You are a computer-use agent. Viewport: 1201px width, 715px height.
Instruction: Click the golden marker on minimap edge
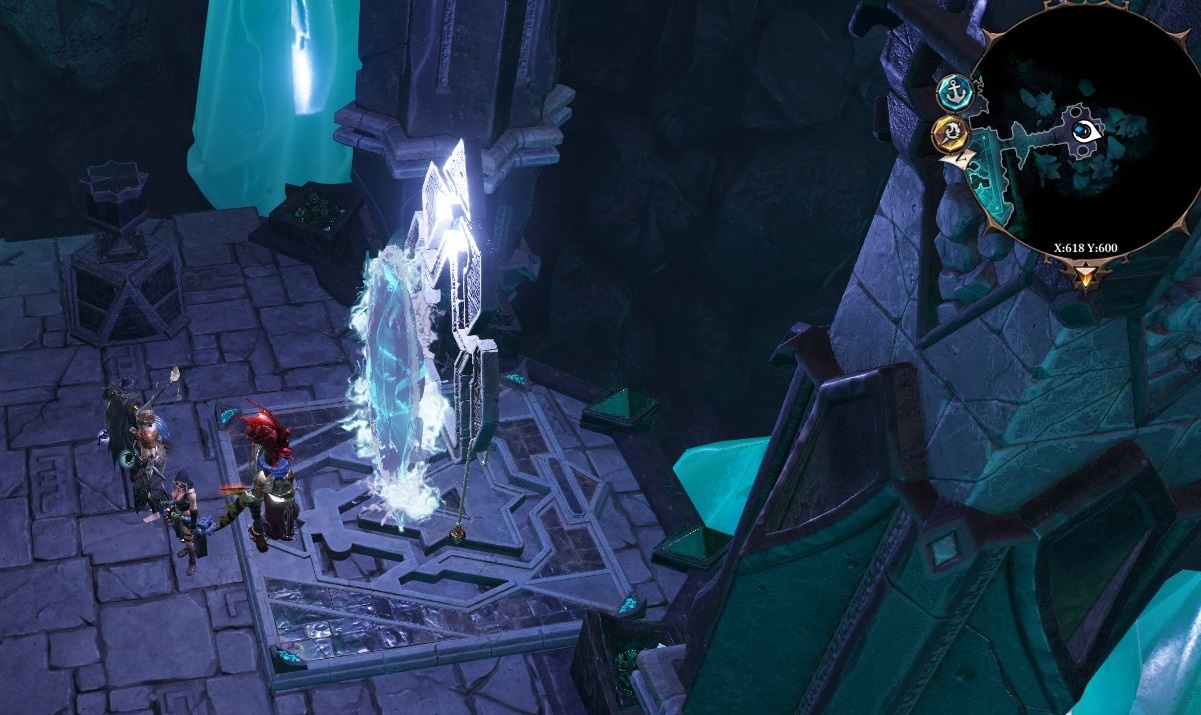tap(949, 132)
